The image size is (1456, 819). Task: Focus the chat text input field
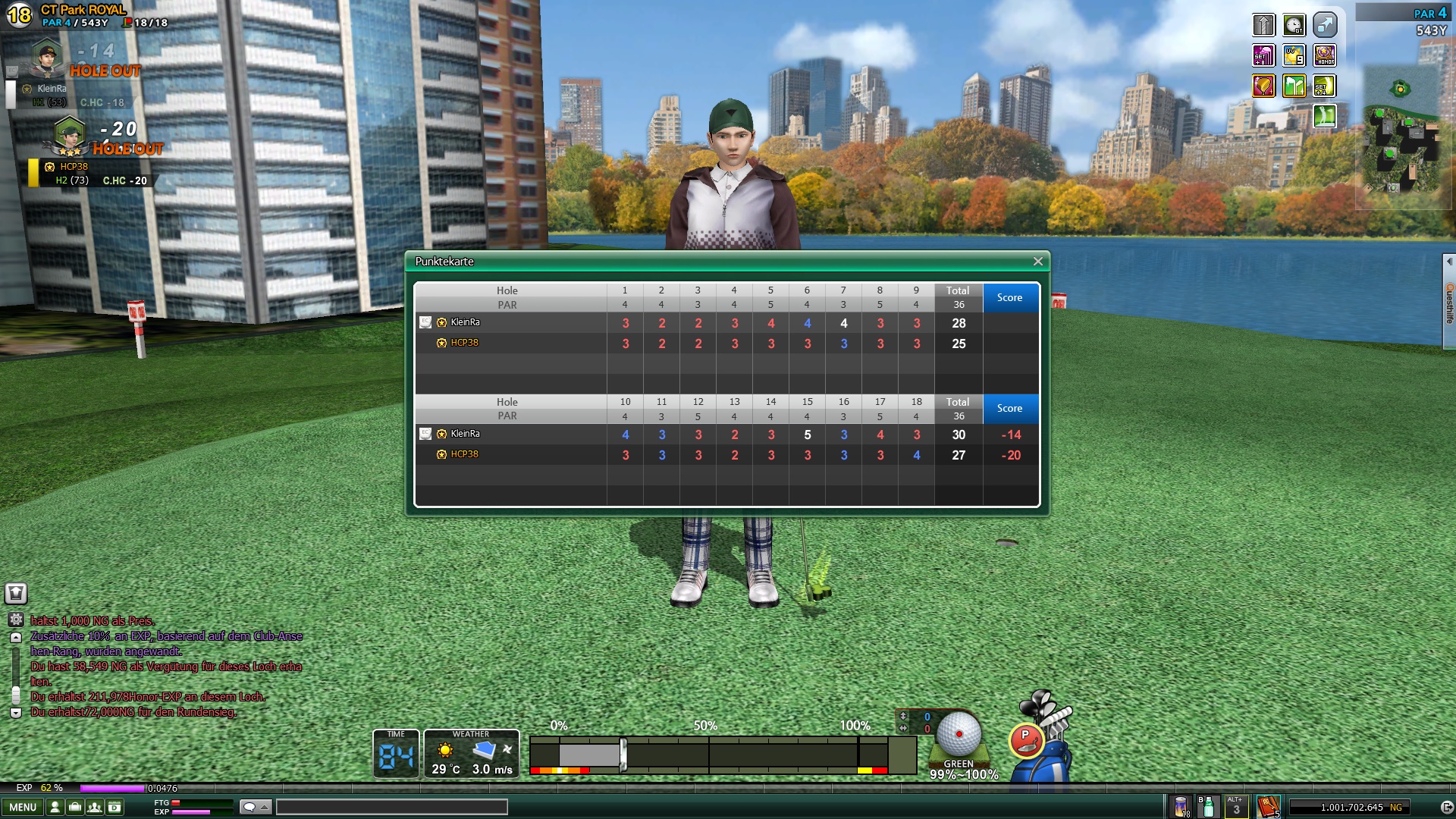pos(391,808)
